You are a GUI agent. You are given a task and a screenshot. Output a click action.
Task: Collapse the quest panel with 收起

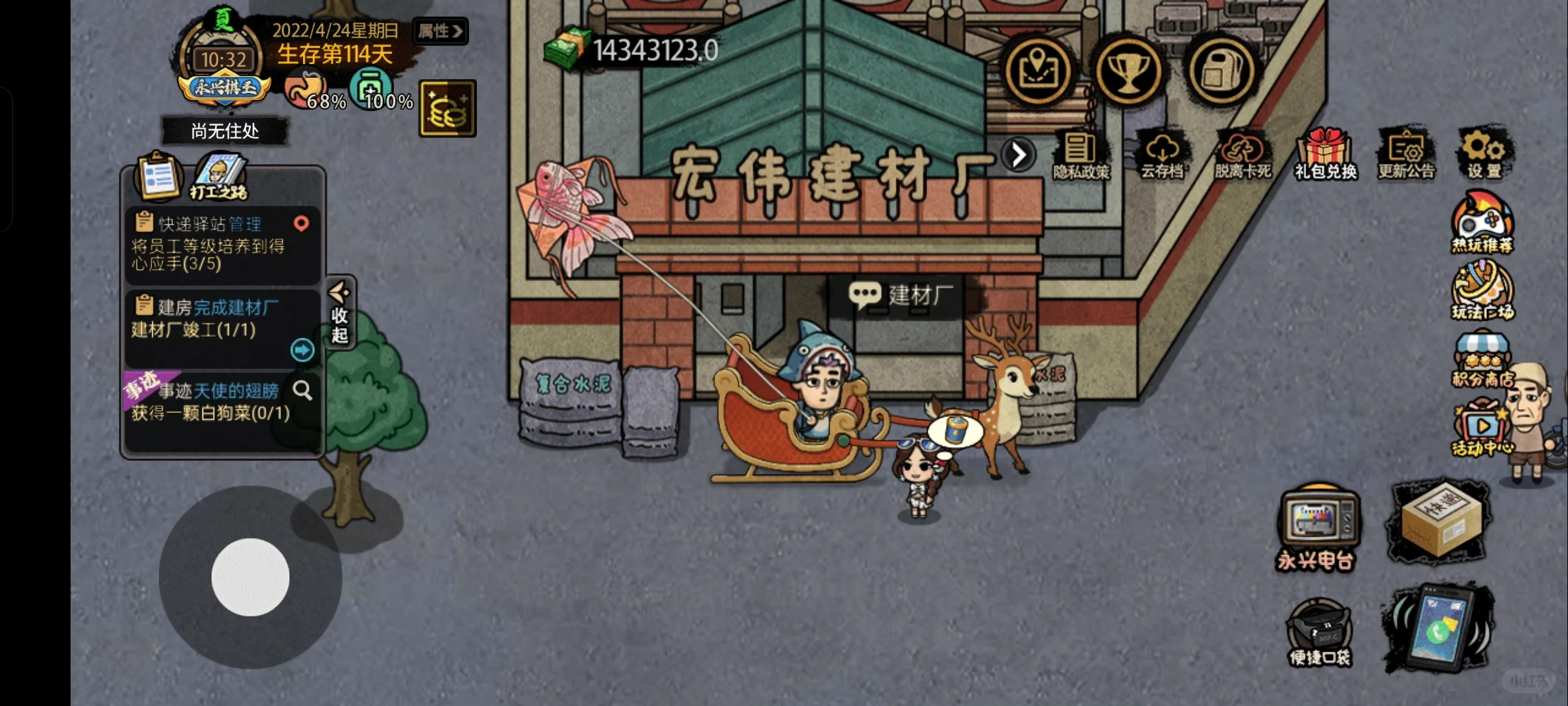click(x=340, y=314)
